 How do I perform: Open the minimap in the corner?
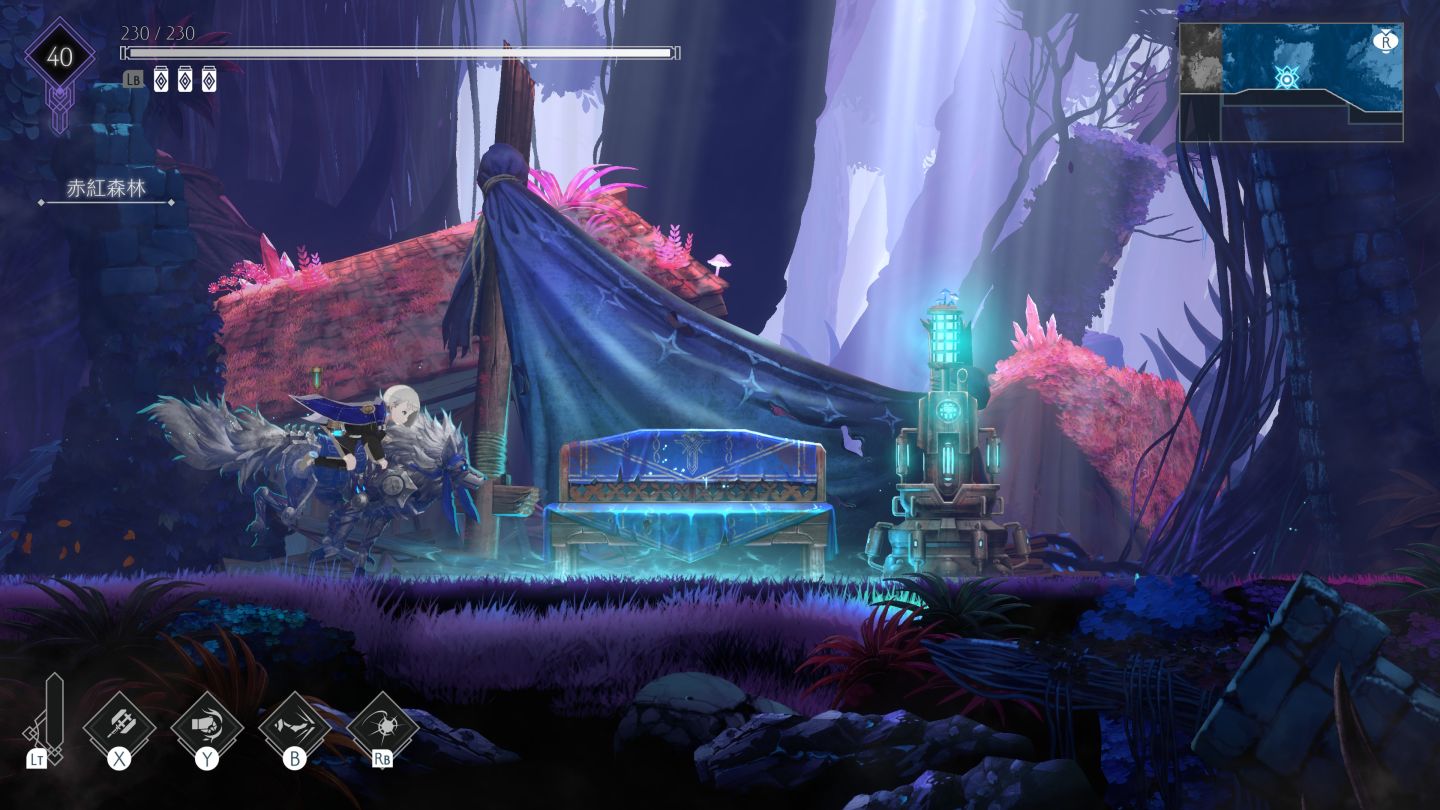coord(1291,82)
